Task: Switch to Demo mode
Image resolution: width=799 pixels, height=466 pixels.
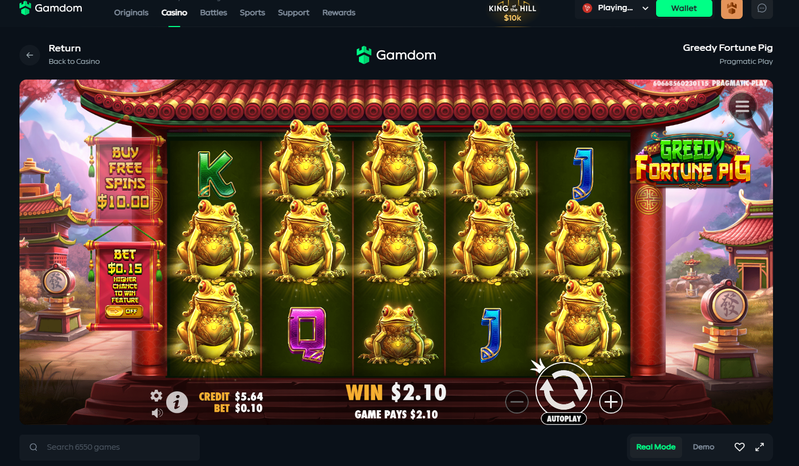Action: click(703, 447)
